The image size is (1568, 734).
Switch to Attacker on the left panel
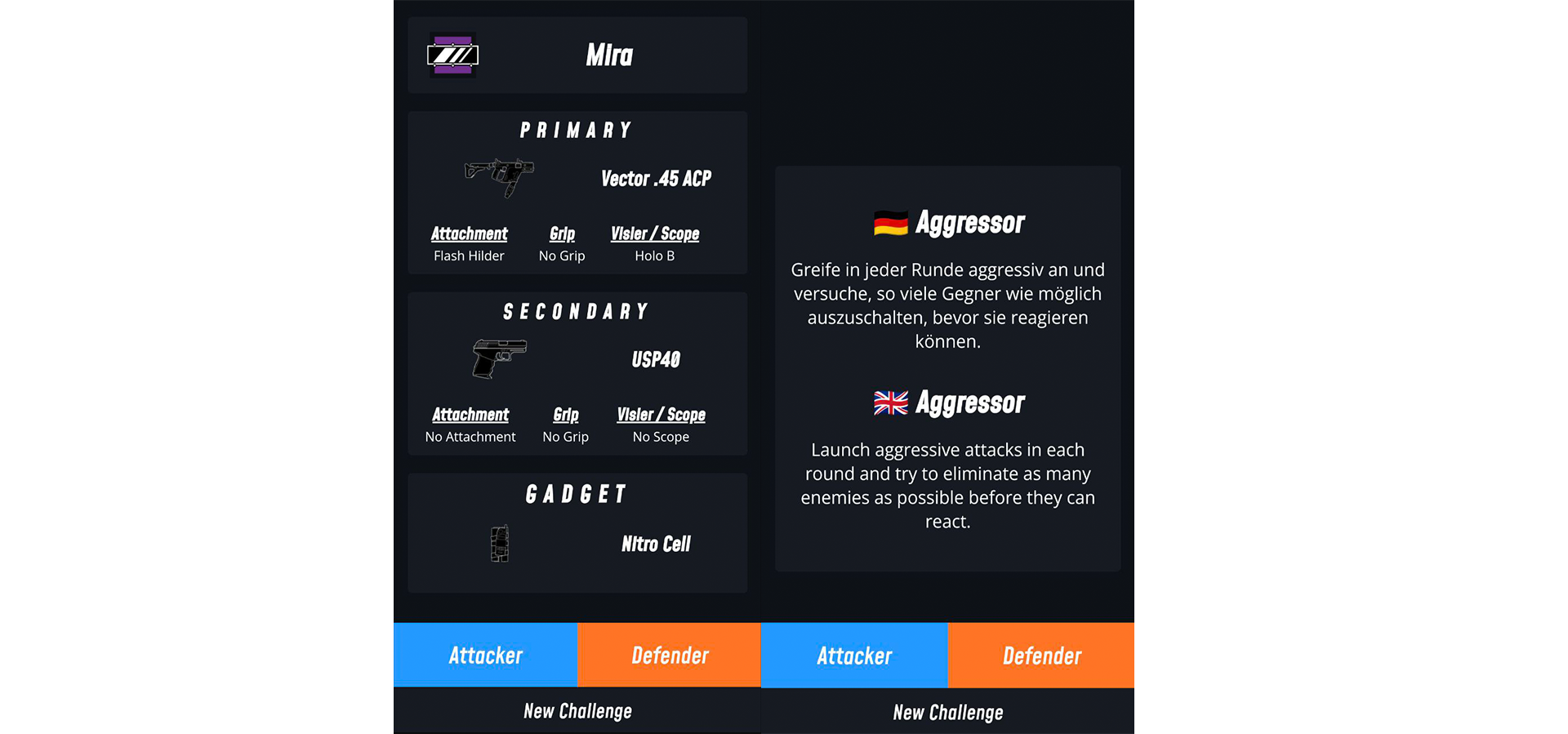pyautogui.click(x=485, y=655)
